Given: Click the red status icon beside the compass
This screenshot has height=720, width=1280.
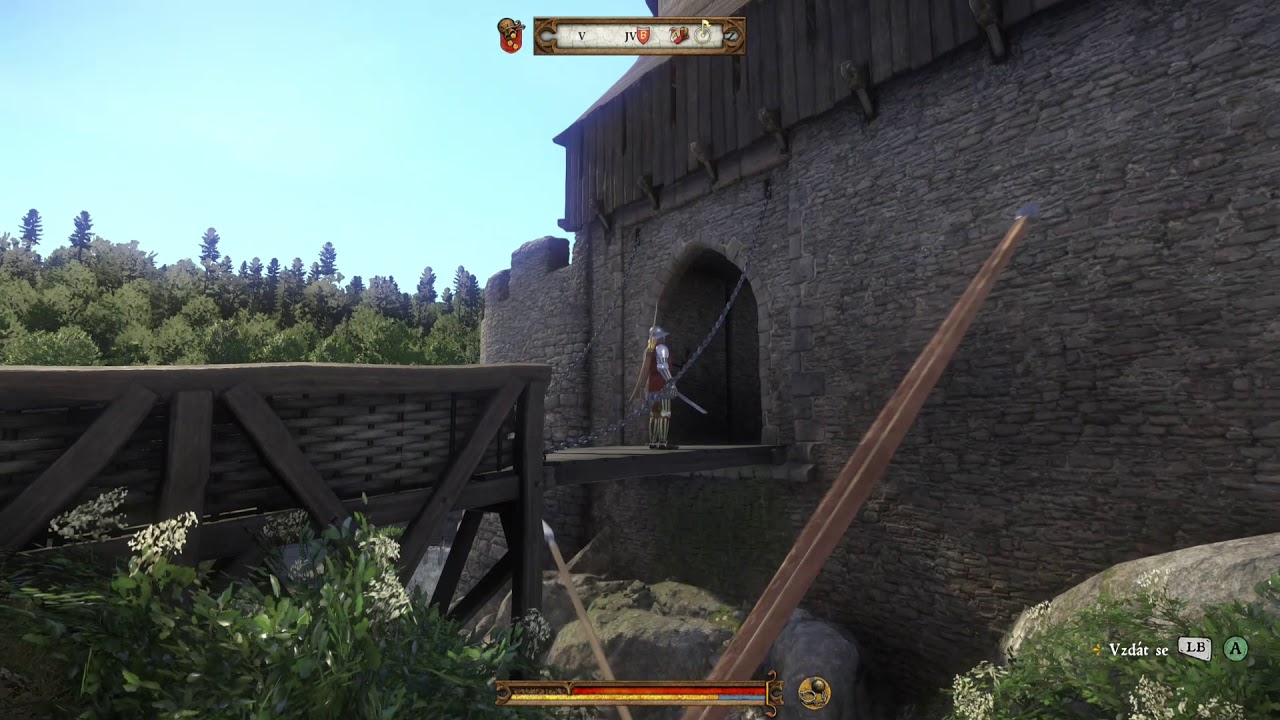Looking at the screenshot, I should point(511,36).
